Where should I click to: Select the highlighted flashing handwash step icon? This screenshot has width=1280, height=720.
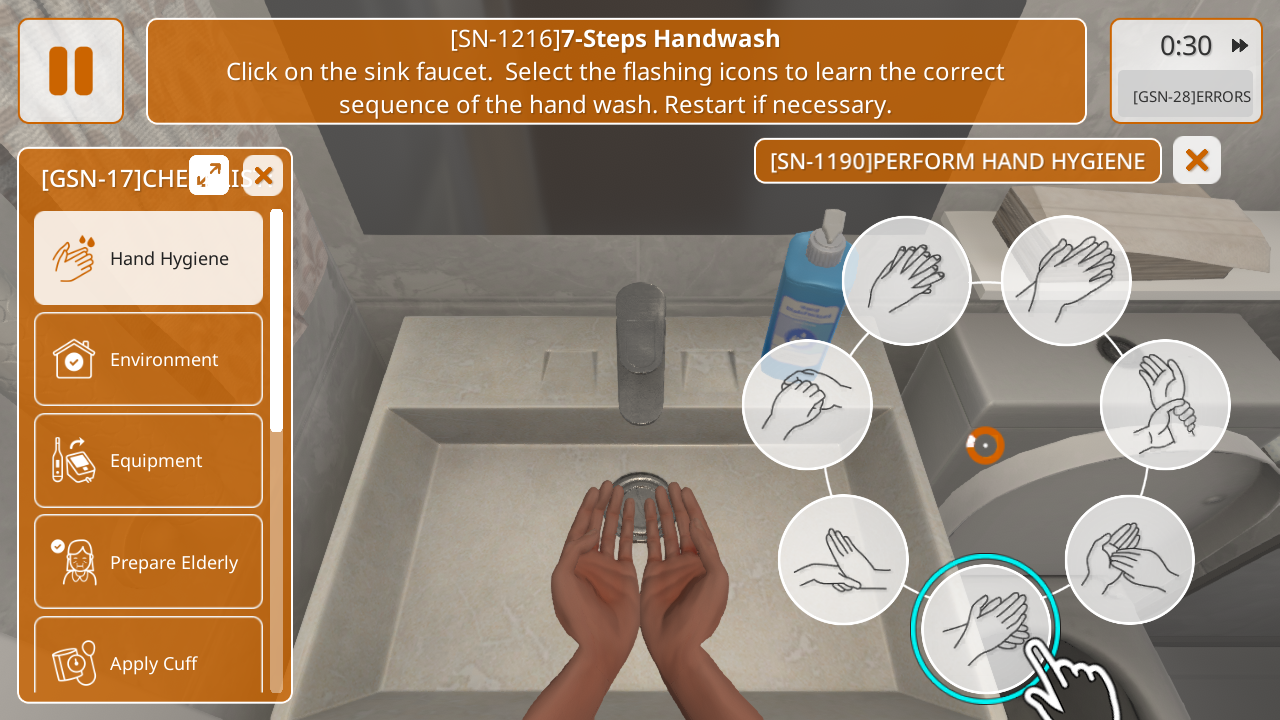click(985, 628)
